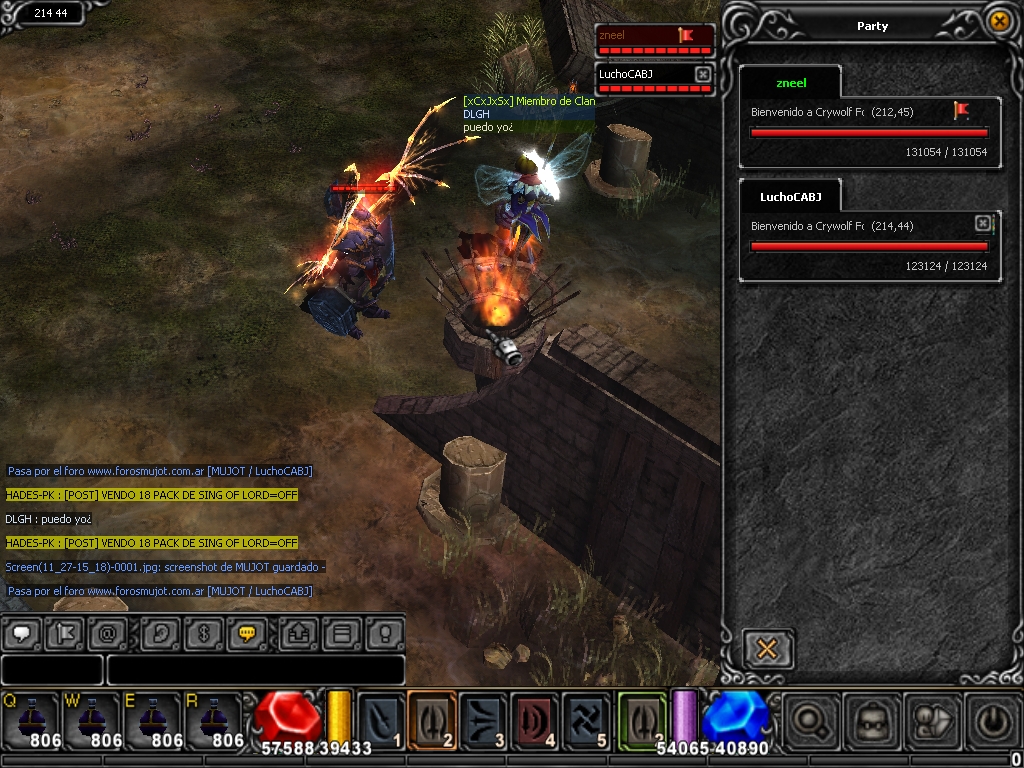Viewport: 1024px width, 768px height.
Task: Toggle the @ guild chat button
Action: (x=106, y=633)
